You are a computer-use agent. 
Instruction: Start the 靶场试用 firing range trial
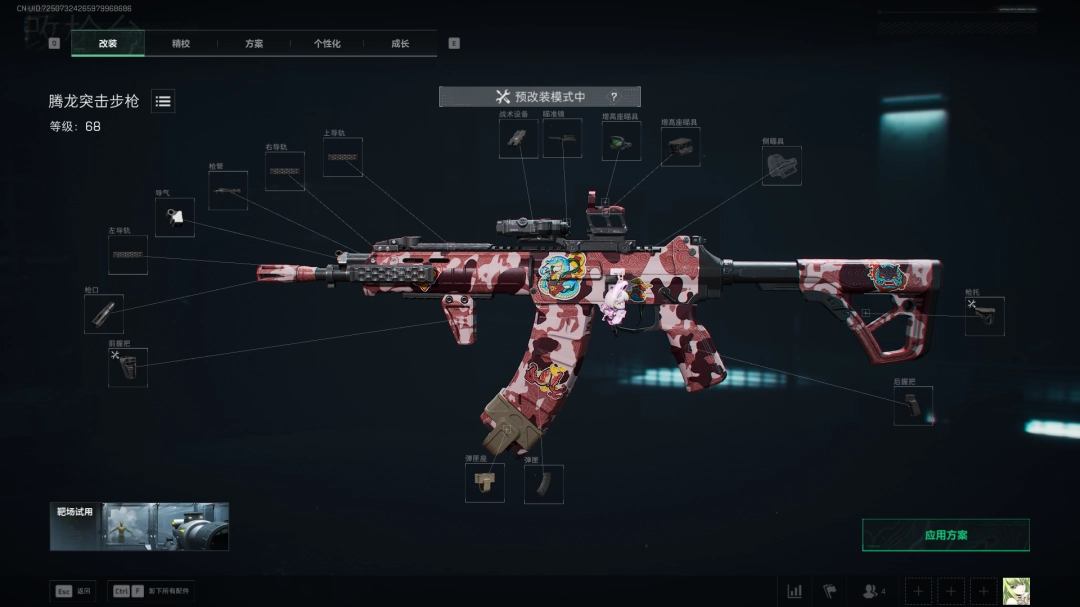[139, 527]
